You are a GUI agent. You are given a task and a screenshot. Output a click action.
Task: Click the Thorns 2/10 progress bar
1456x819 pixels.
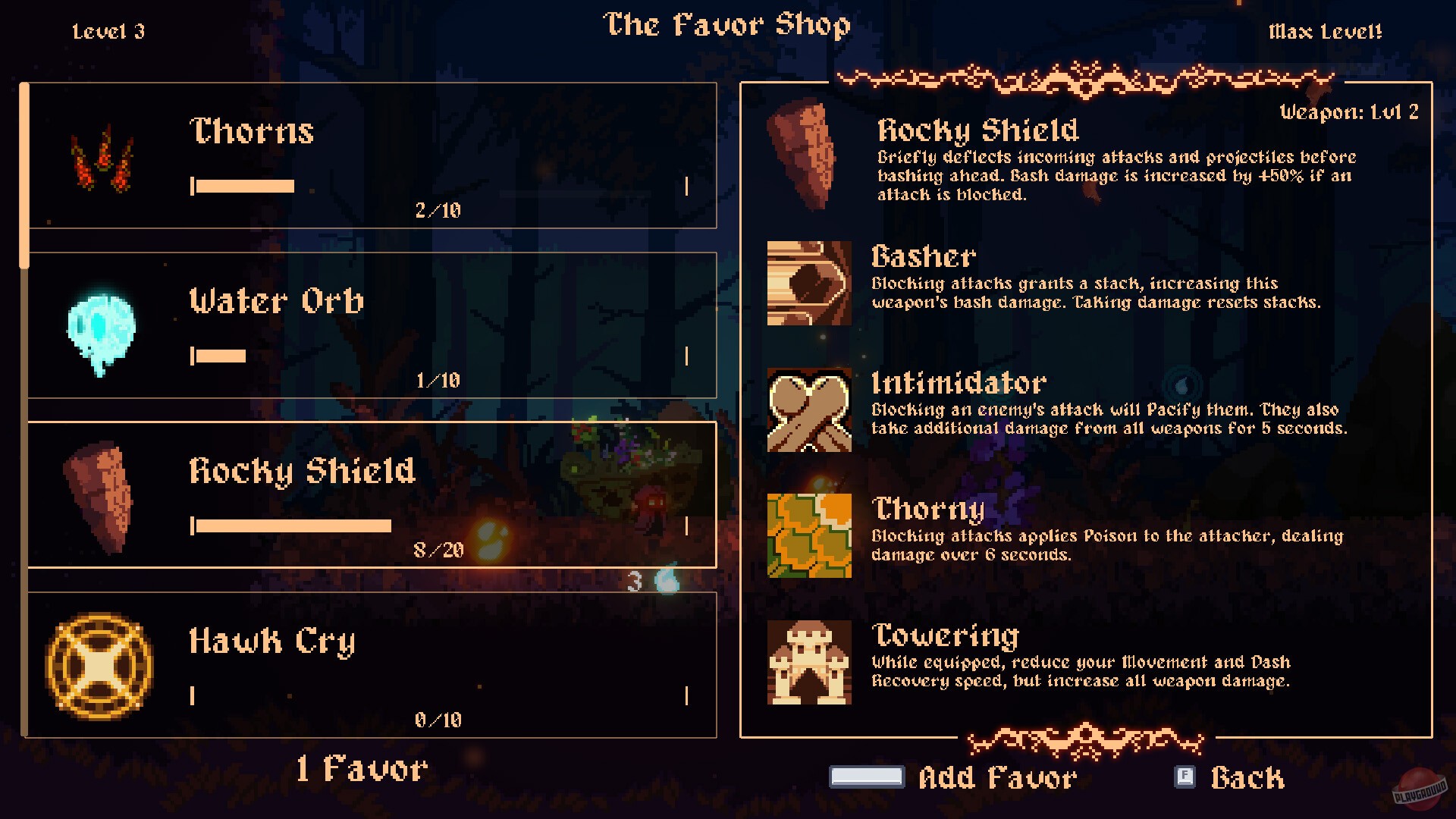pos(243,184)
